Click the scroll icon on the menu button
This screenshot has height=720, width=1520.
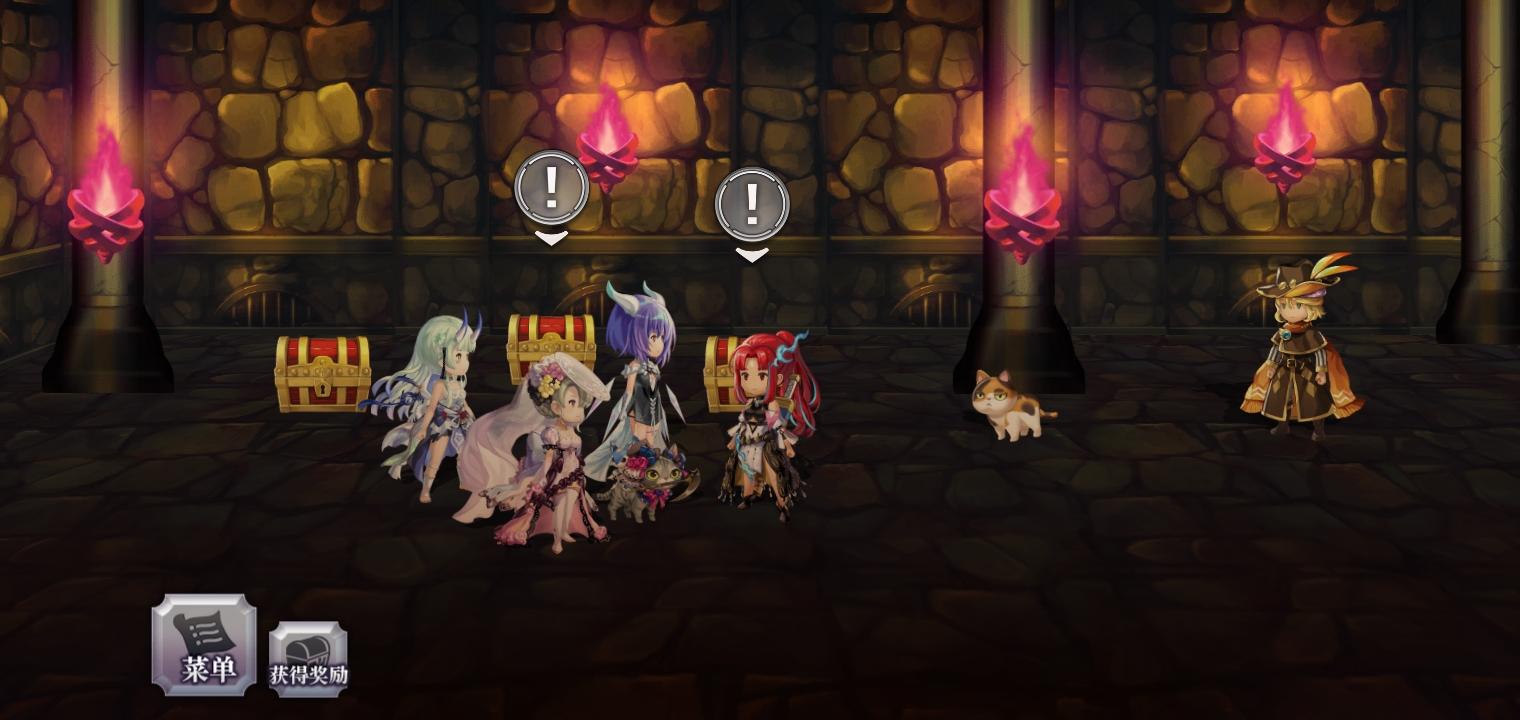pyautogui.click(x=203, y=630)
